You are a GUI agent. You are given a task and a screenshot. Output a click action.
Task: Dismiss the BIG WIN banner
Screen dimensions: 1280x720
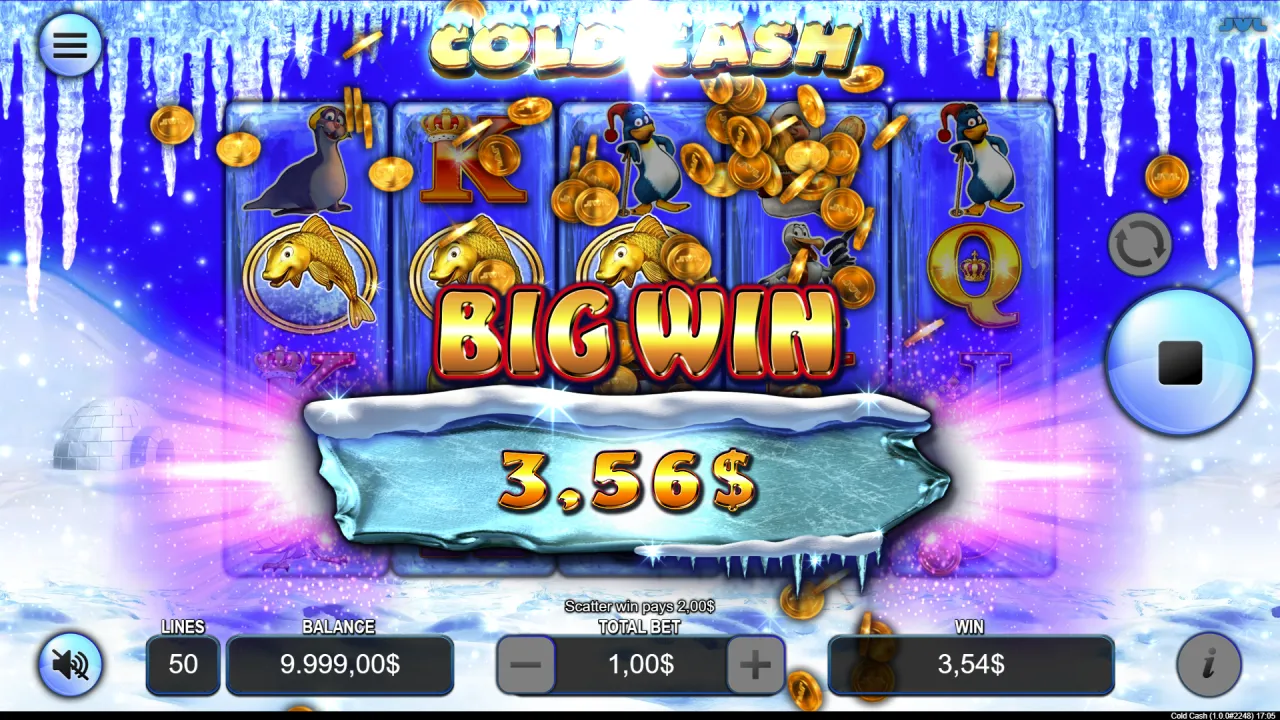click(x=640, y=330)
